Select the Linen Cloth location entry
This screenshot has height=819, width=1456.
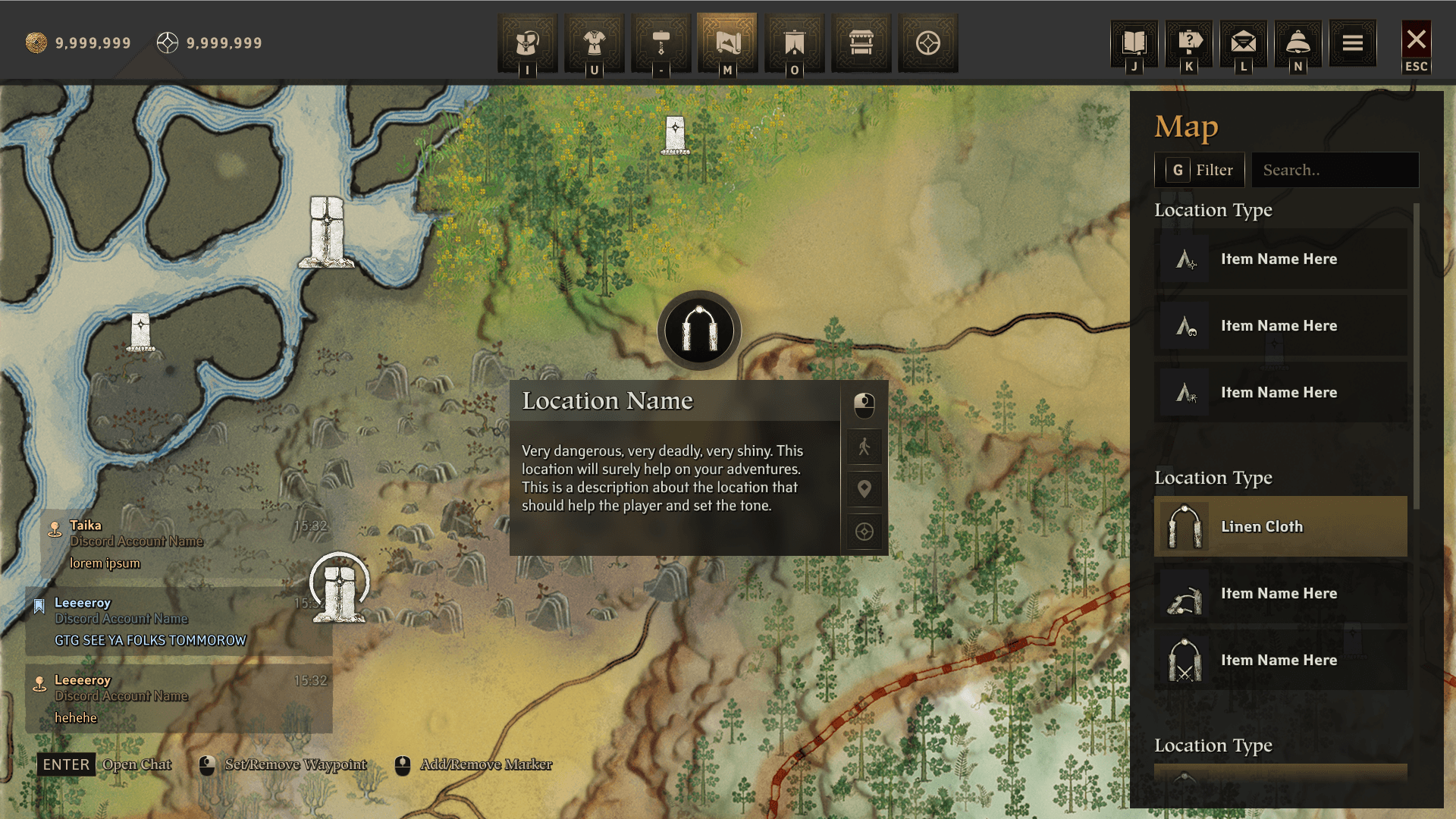pyautogui.click(x=1280, y=526)
